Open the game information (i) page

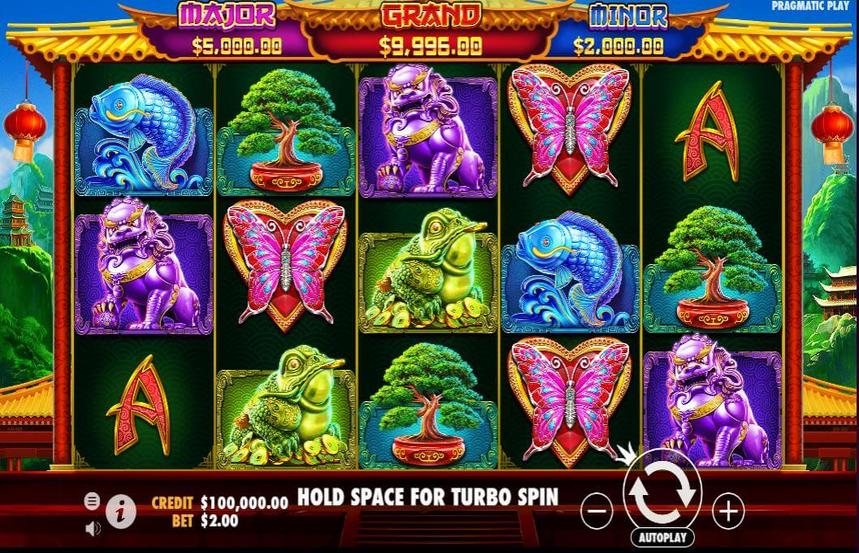click(x=121, y=511)
